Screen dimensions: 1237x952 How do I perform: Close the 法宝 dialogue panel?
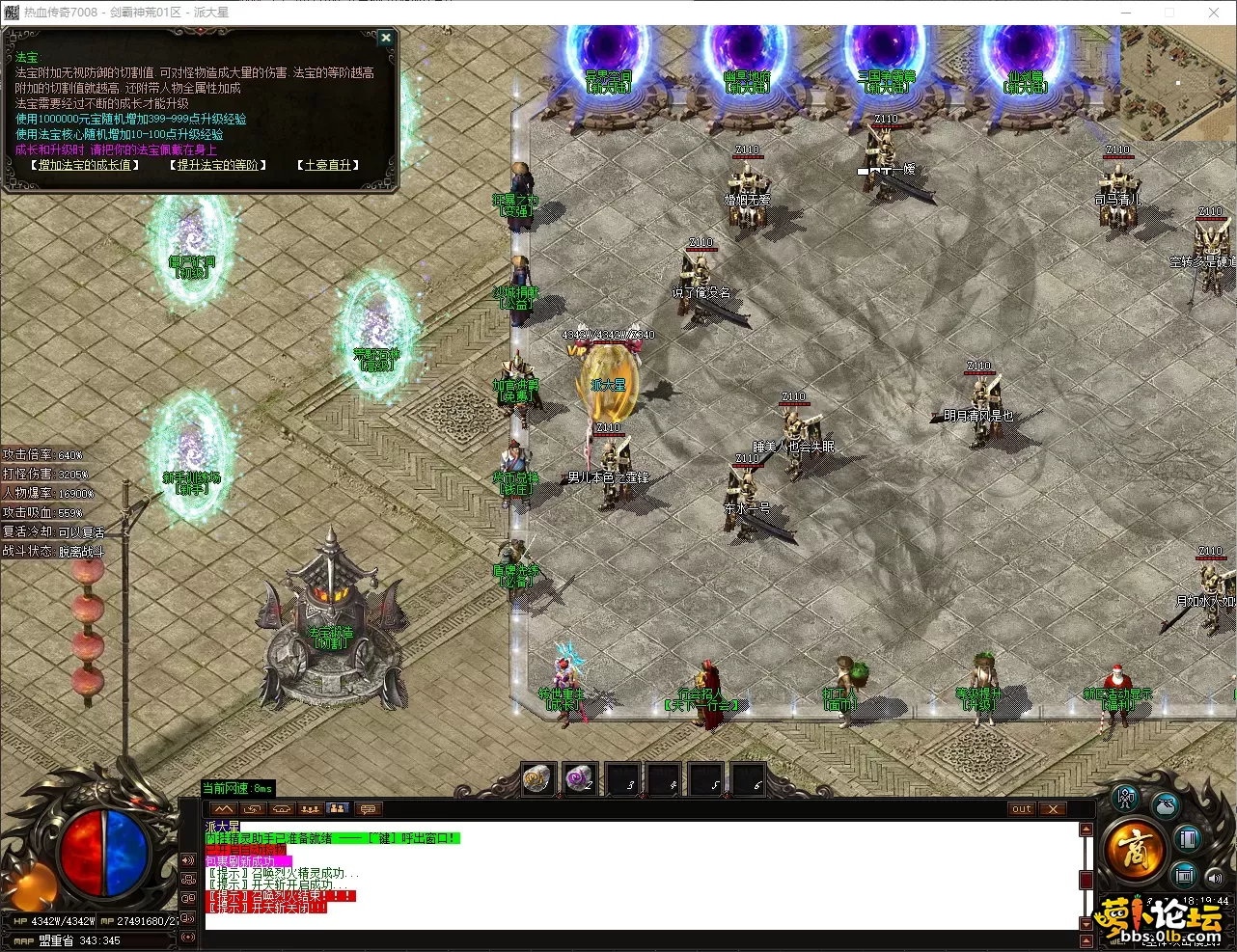386,38
